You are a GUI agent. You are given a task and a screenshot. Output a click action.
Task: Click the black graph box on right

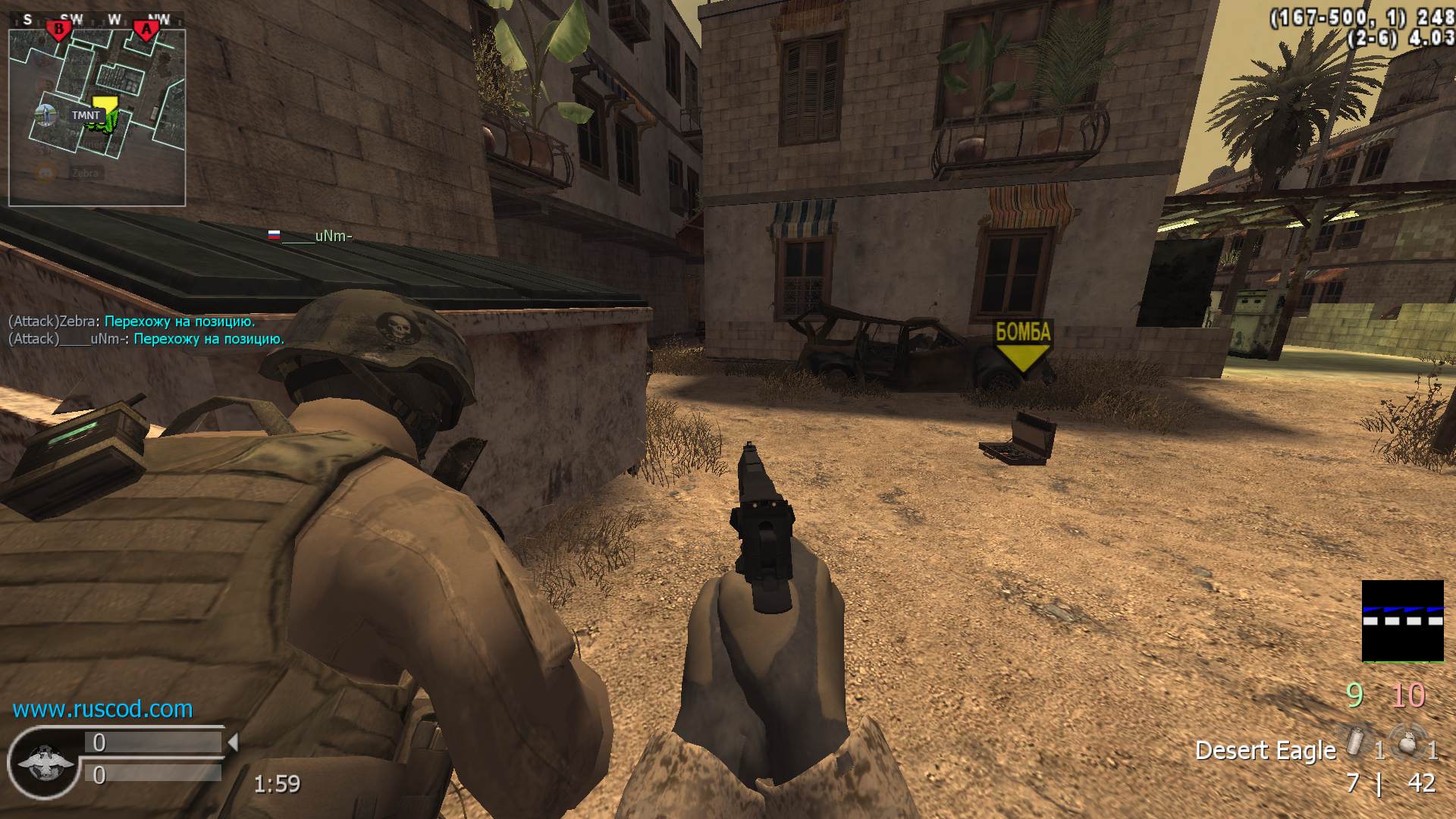[x=1402, y=620]
